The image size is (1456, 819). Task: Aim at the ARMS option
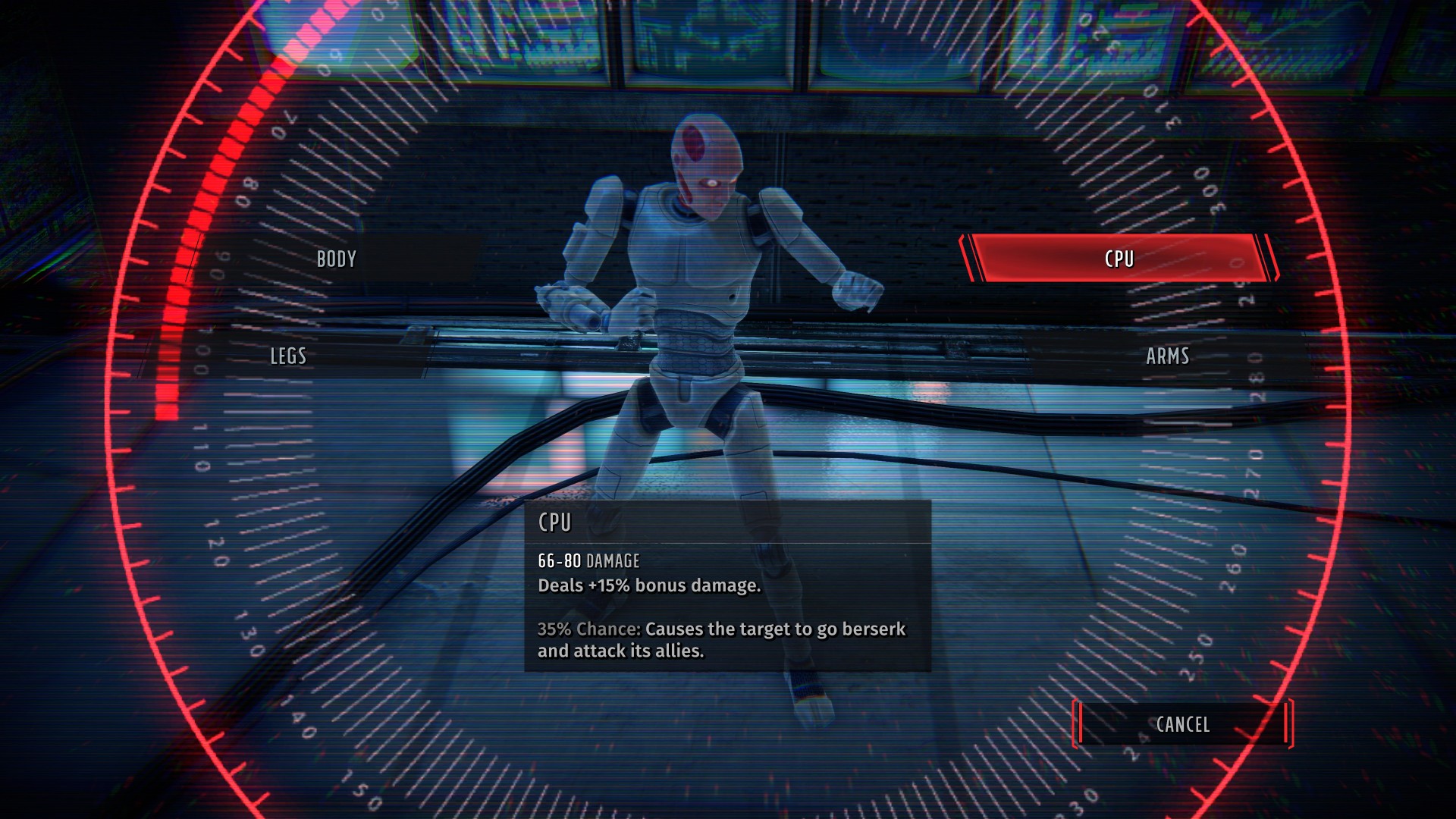coord(1167,356)
